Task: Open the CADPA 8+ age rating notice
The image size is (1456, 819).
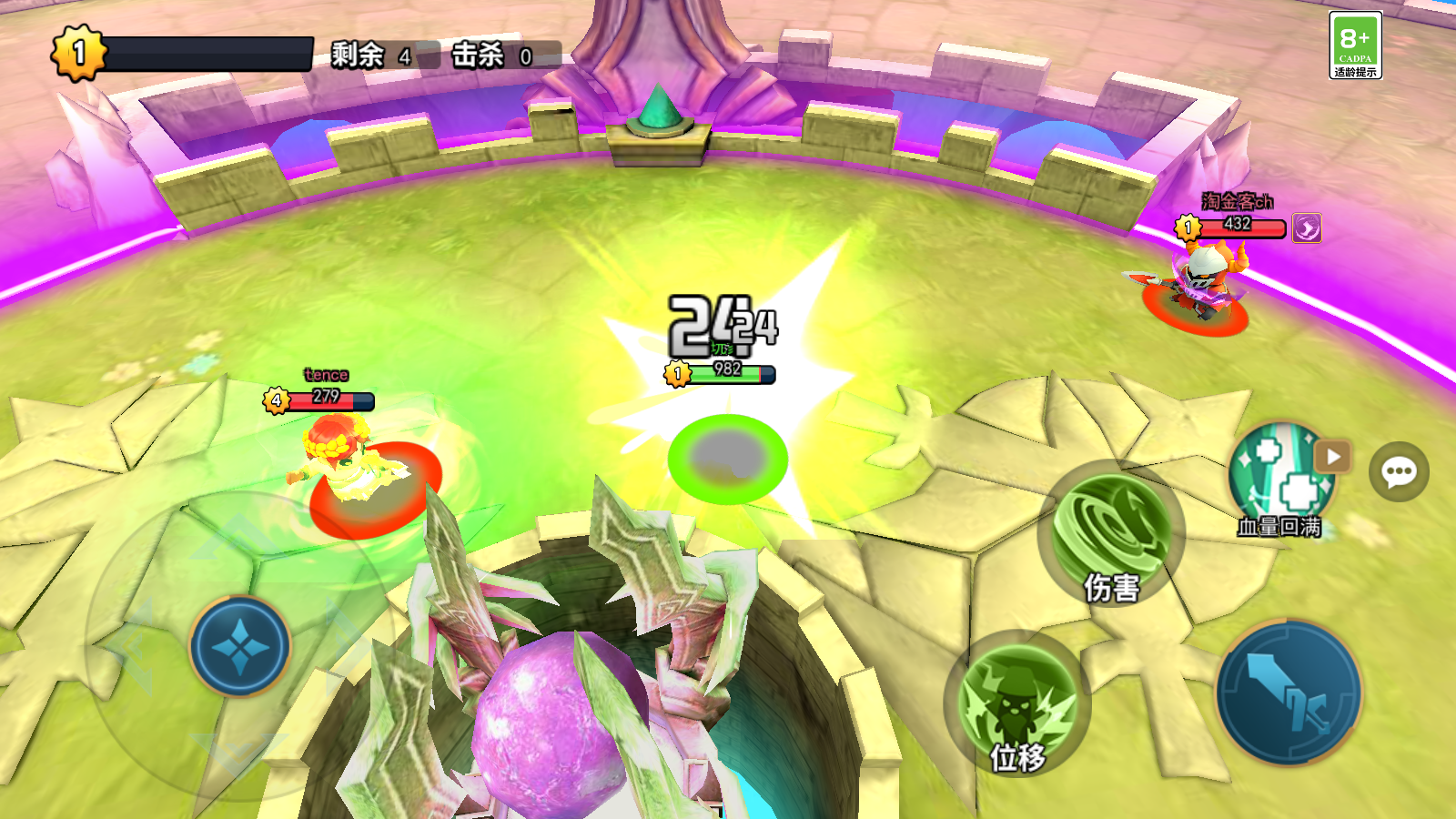Action: (1355, 45)
